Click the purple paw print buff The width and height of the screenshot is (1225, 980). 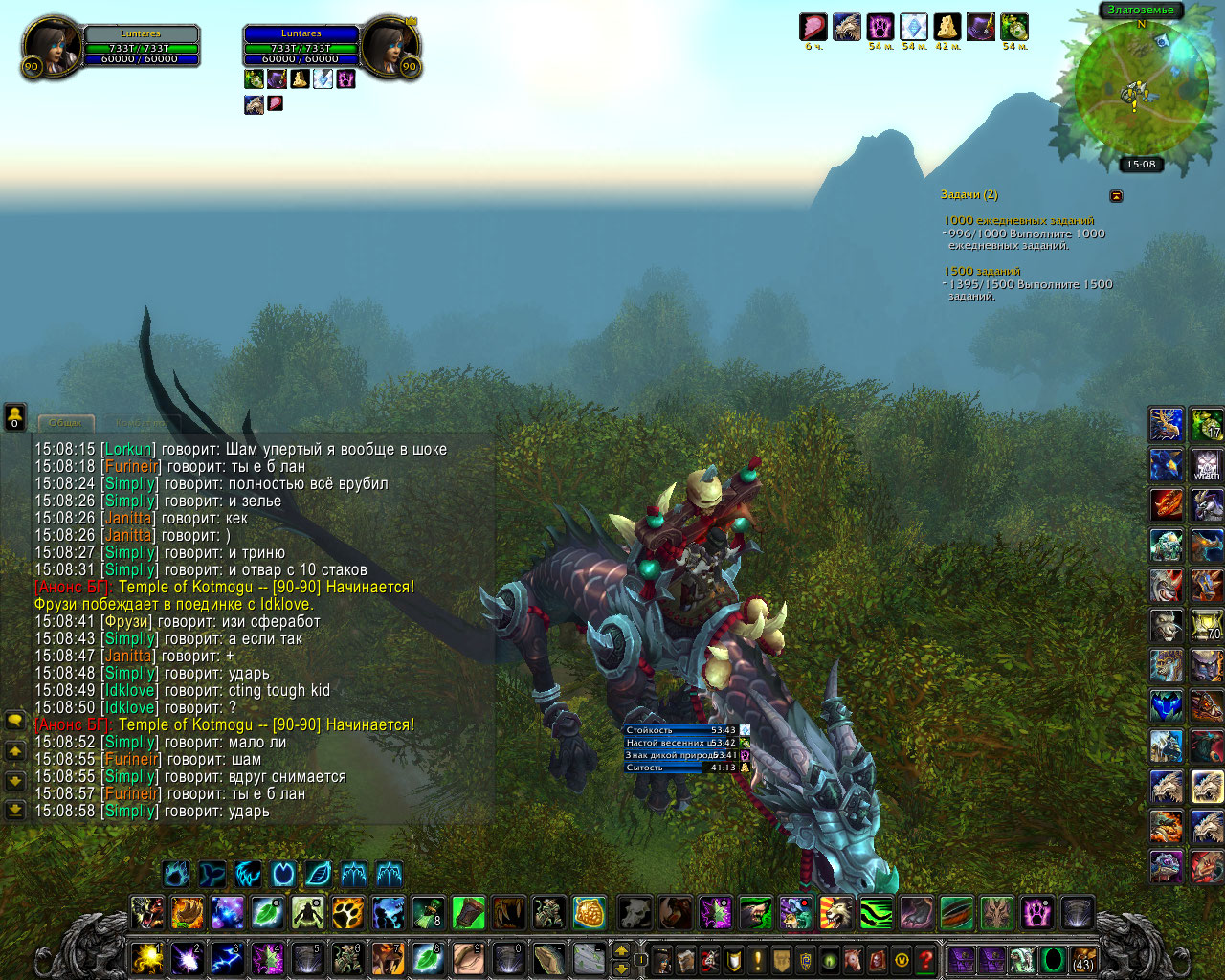point(880,27)
